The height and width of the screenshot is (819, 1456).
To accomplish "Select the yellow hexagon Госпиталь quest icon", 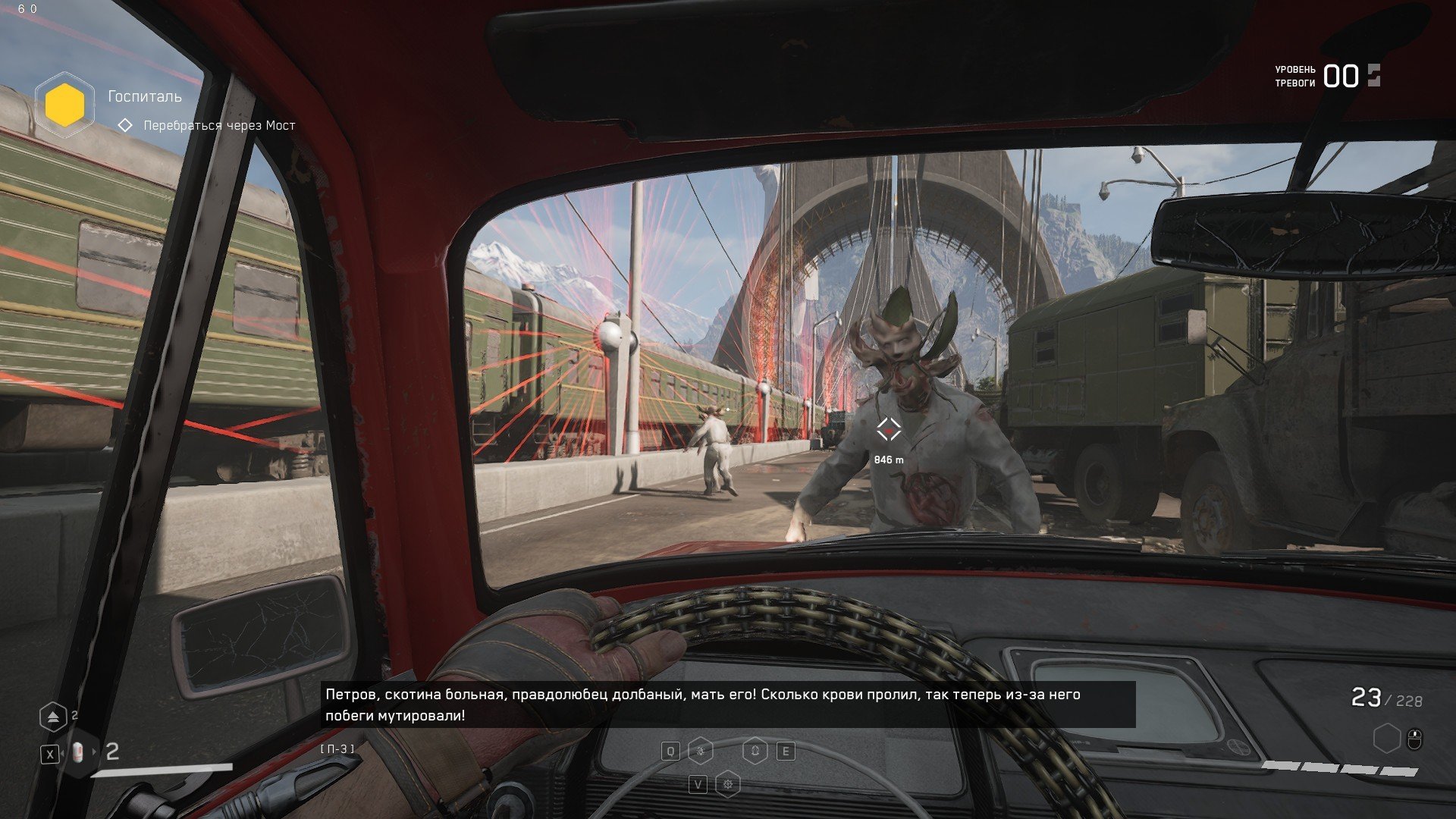I will pyautogui.click(x=64, y=105).
